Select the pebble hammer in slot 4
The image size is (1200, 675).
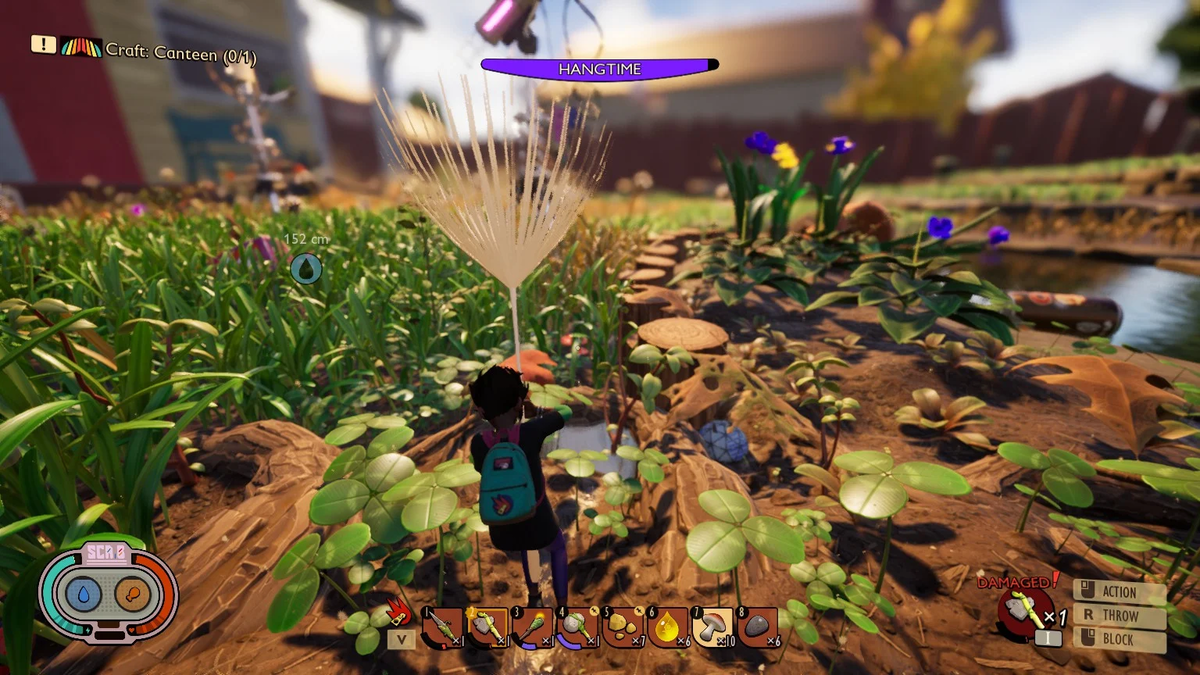577,627
